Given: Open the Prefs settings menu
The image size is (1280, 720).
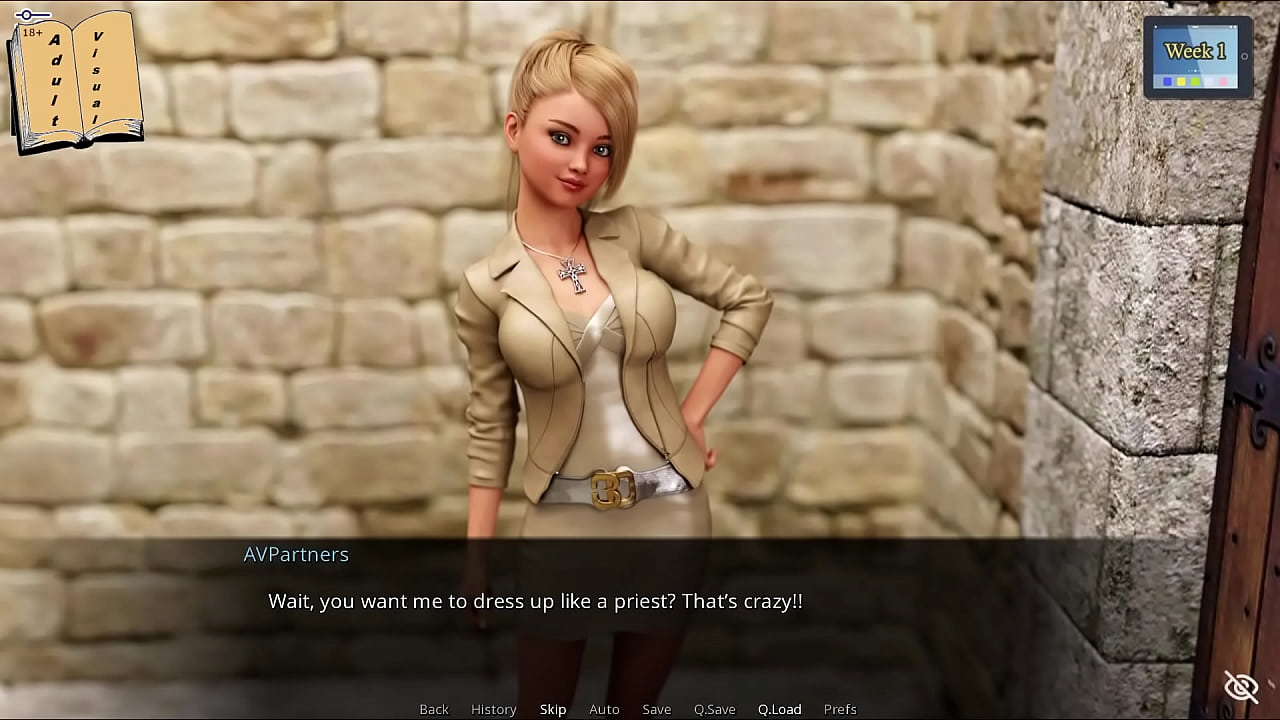Looking at the screenshot, I should tap(840, 709).
